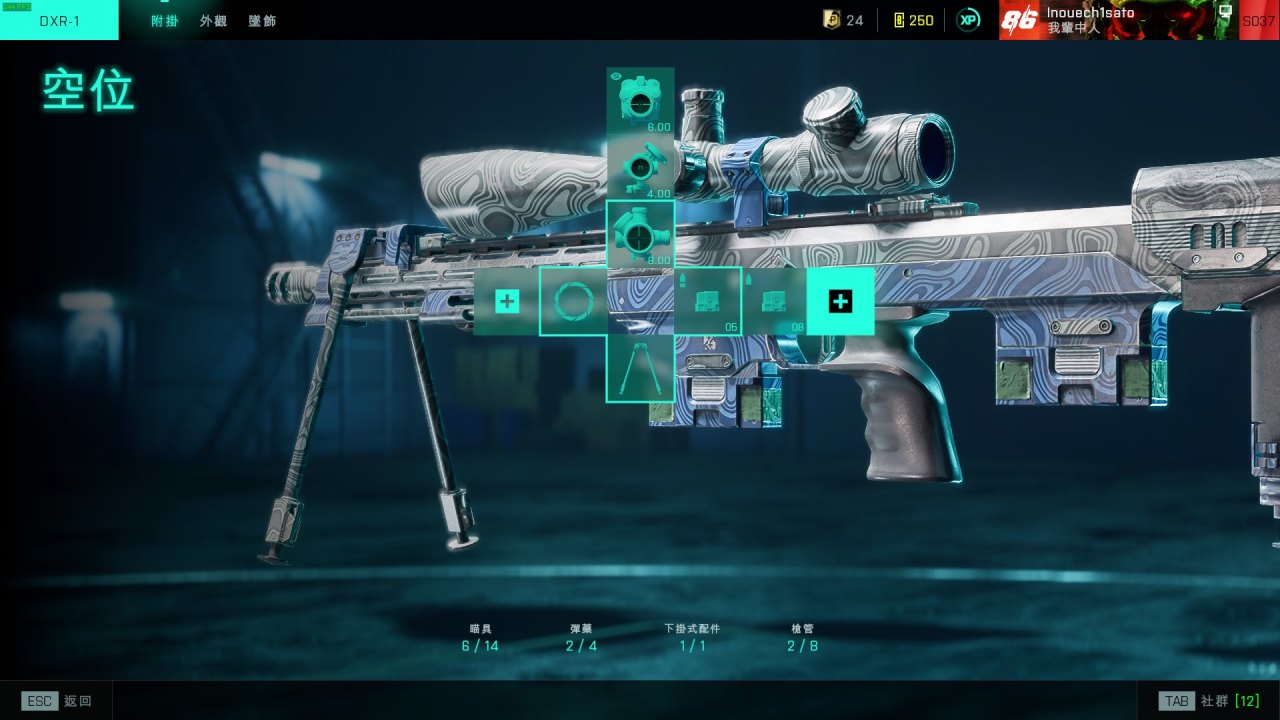
Task: Select the equipped 8.00x scope slot
Action: tap(640, 234)
